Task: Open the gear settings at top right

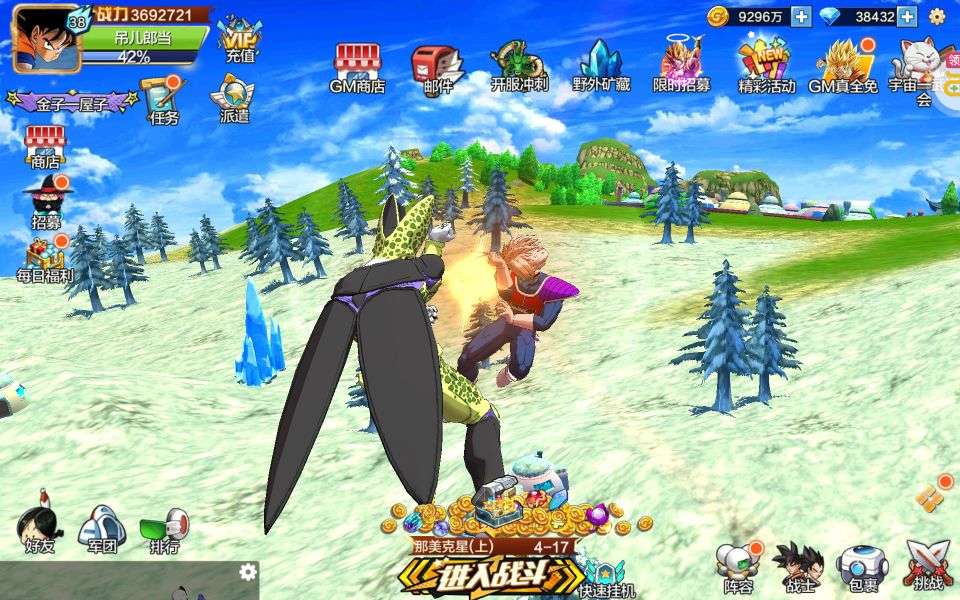Action: [937, 16]
